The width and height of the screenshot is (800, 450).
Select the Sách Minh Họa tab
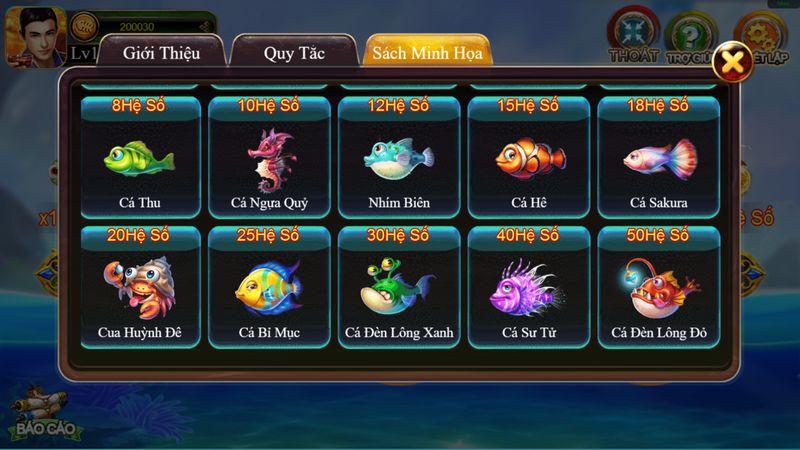[x=426, y=52]
